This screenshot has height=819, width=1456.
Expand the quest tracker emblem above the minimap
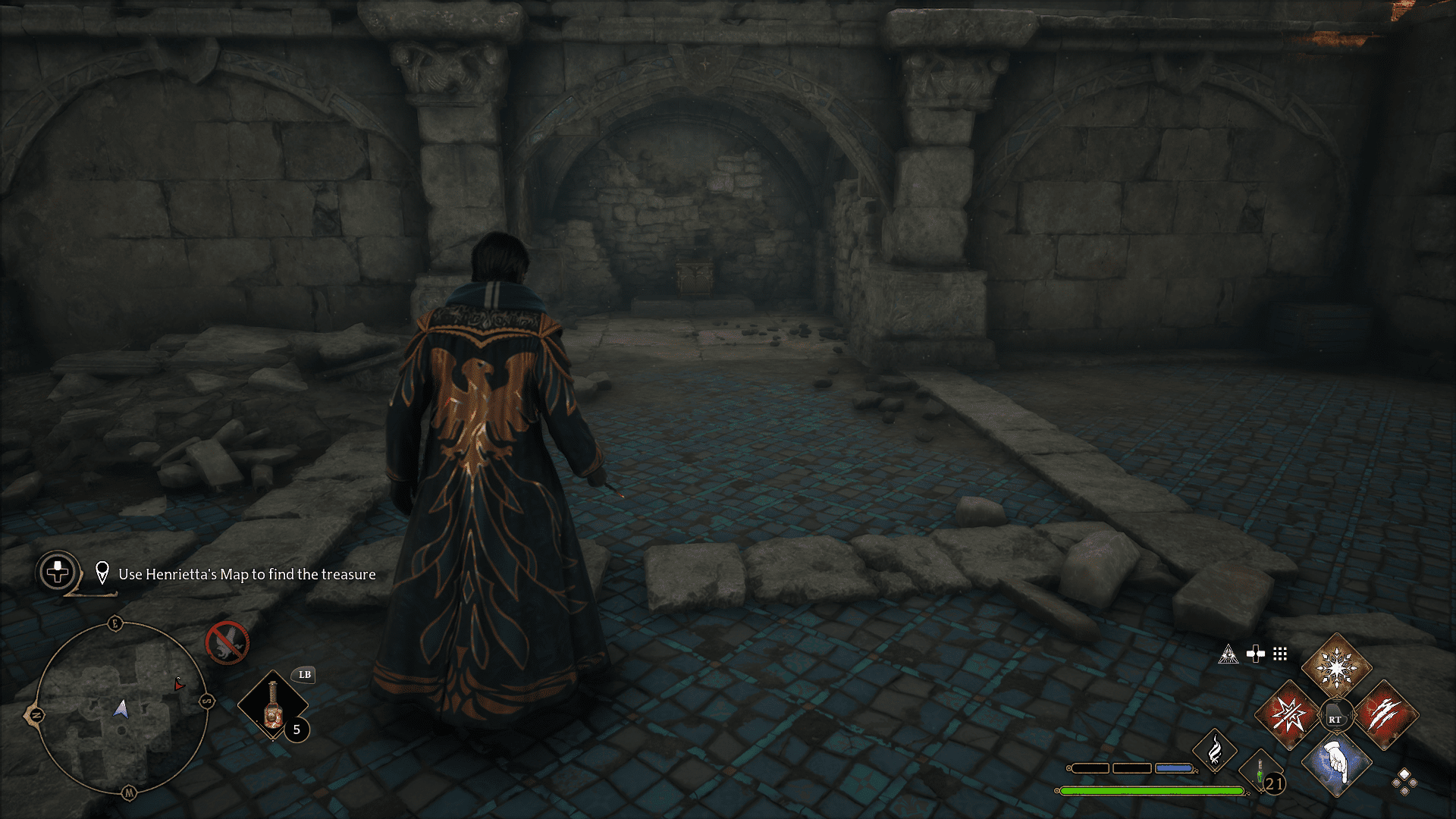(58, 571)
